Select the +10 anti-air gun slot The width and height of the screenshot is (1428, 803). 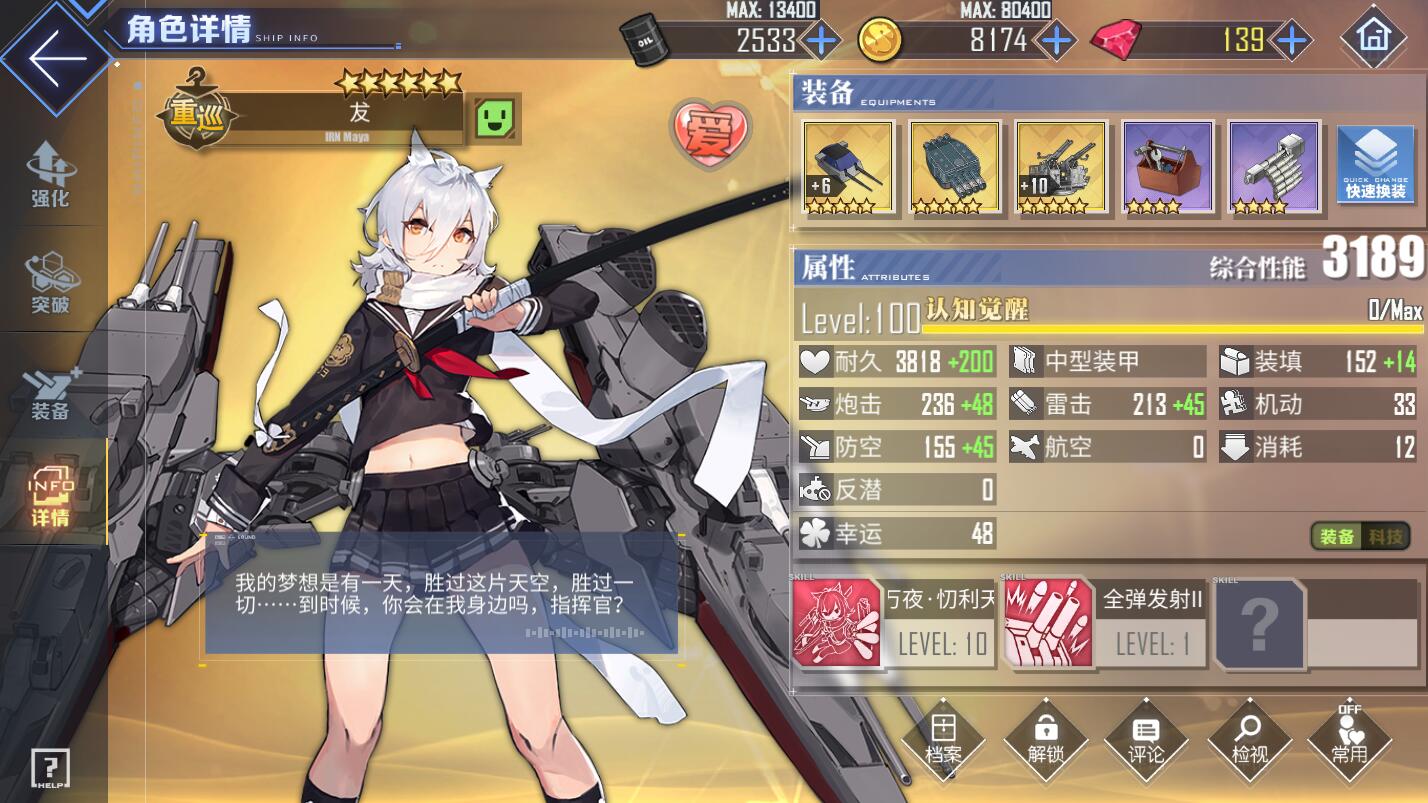point(1060,167)
